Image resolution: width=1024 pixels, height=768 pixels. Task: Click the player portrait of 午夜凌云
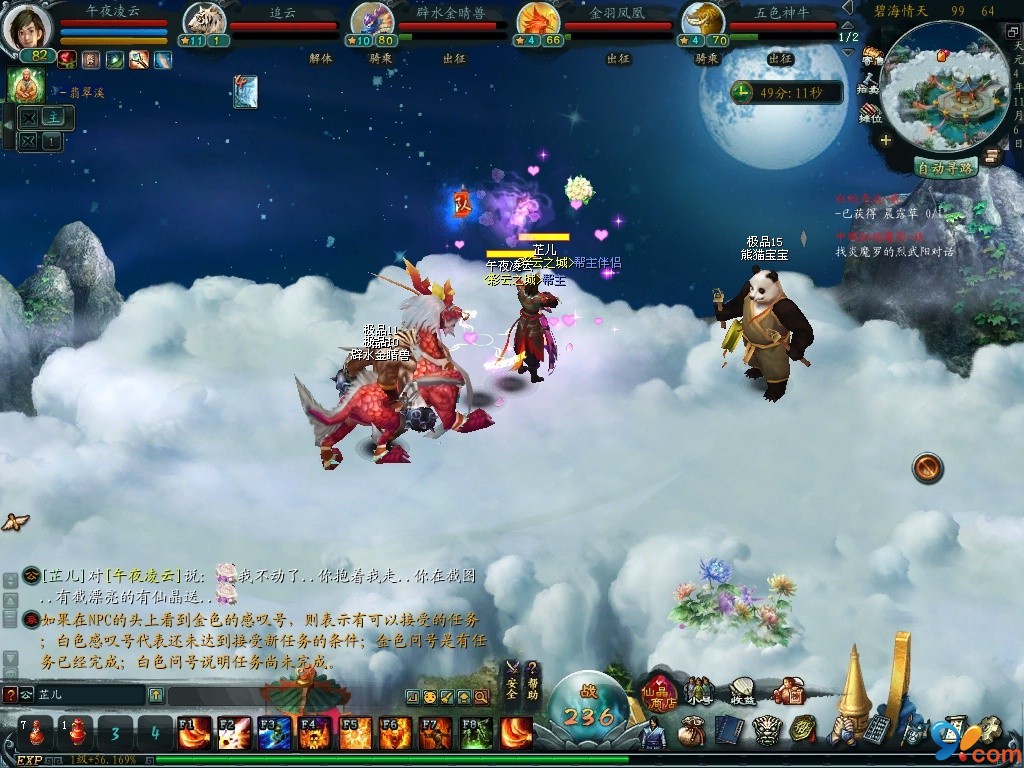pos(28,27)
